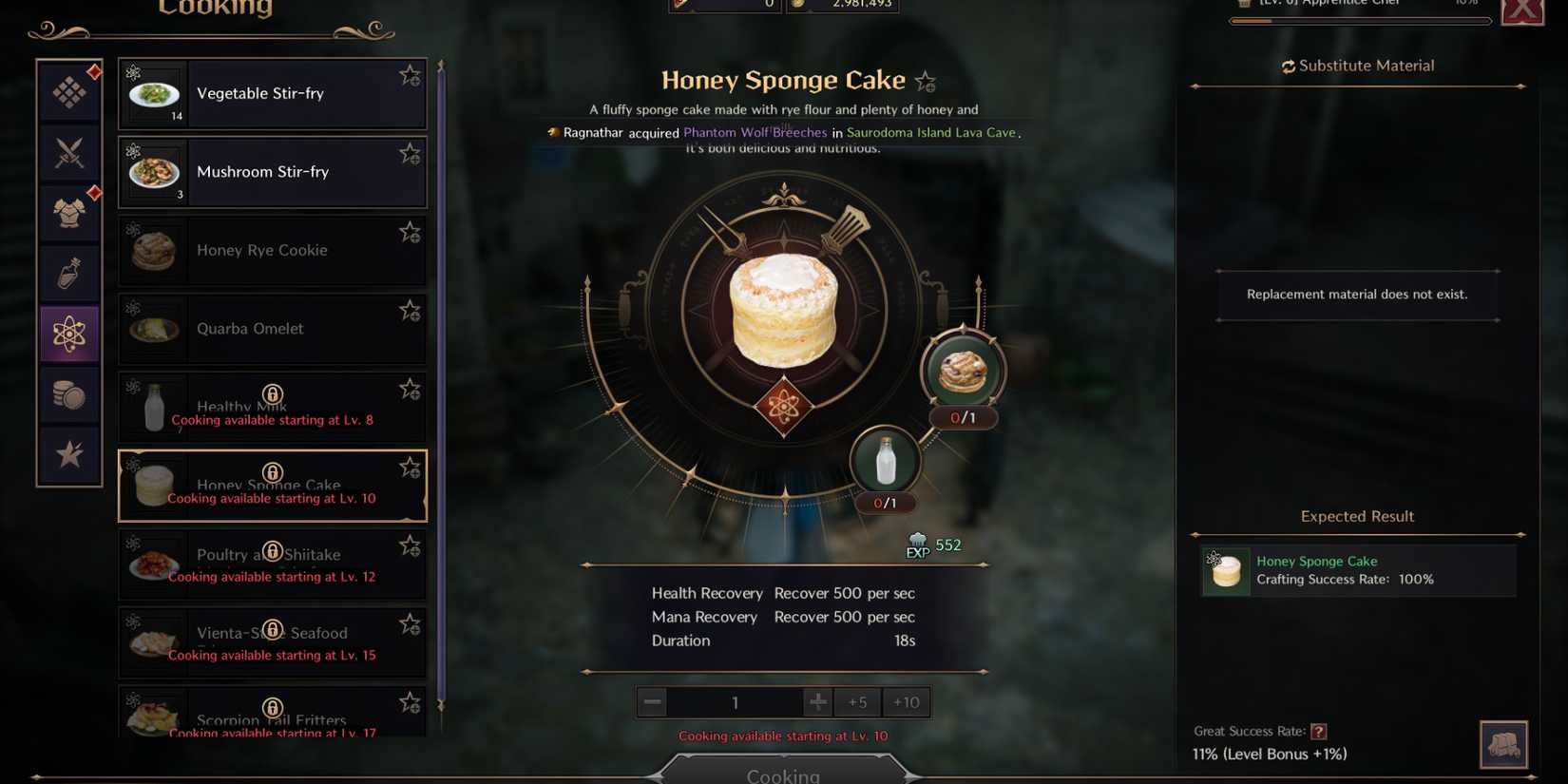Screen dimensions: 1568x784
Task: Open the star category at sidebar bottom
Action: 68,454
